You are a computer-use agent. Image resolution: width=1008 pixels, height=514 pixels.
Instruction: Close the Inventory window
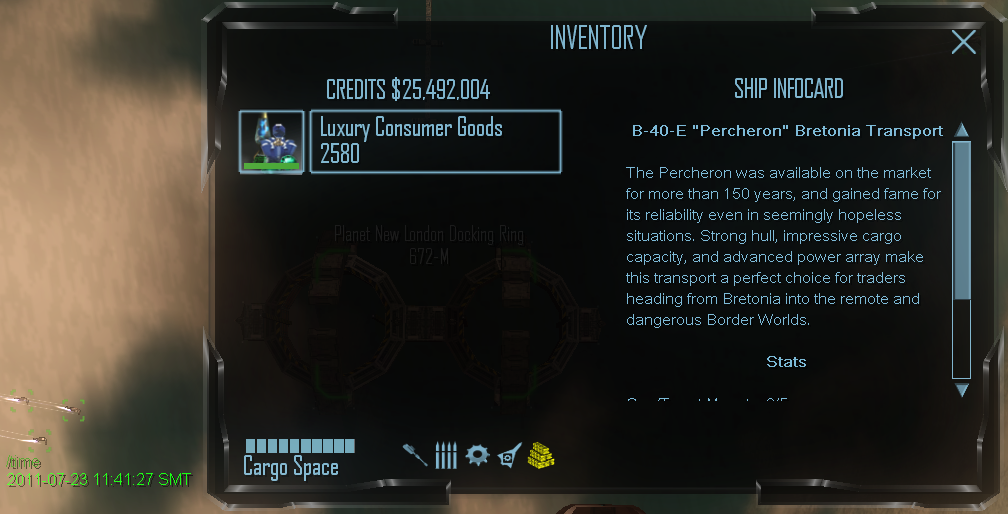(x=963, y=41)
